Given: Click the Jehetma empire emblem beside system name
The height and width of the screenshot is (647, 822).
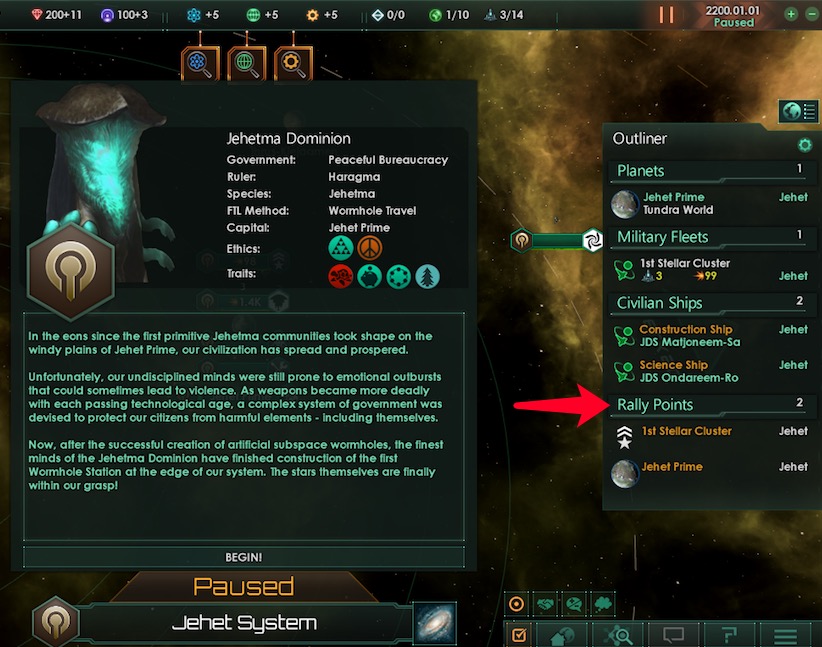Looking at the screenshot, I should (x=54, y=622).
